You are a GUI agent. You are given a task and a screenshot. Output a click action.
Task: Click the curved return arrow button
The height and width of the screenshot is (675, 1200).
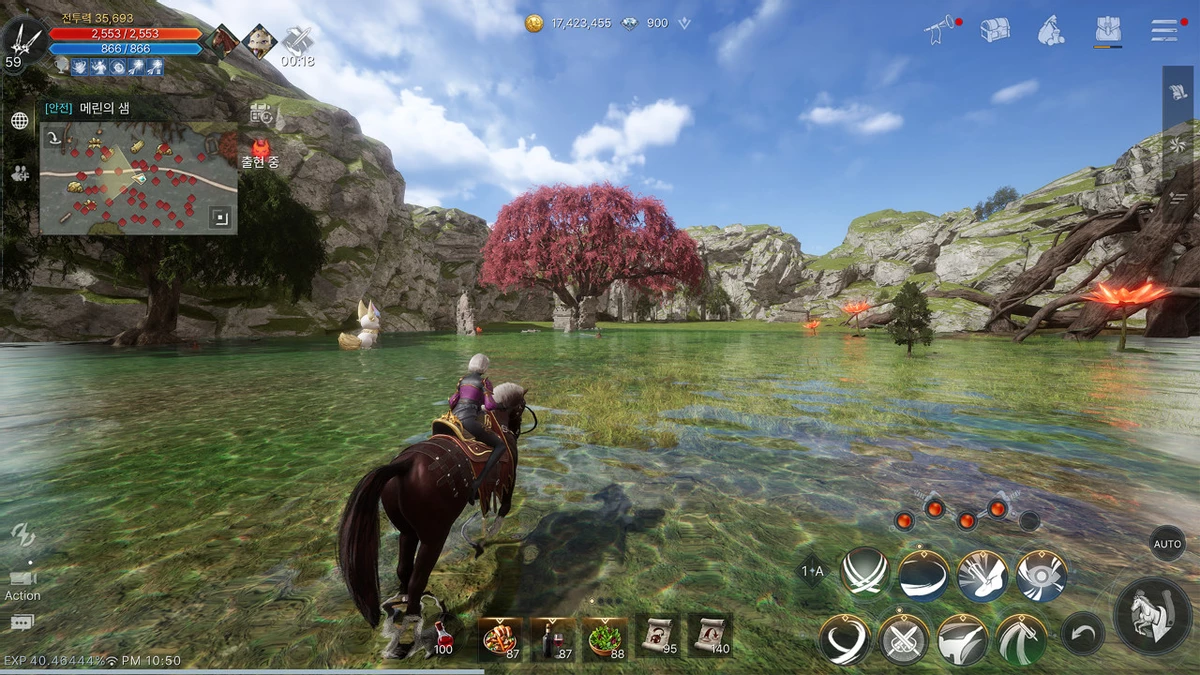pos(1083,633)
